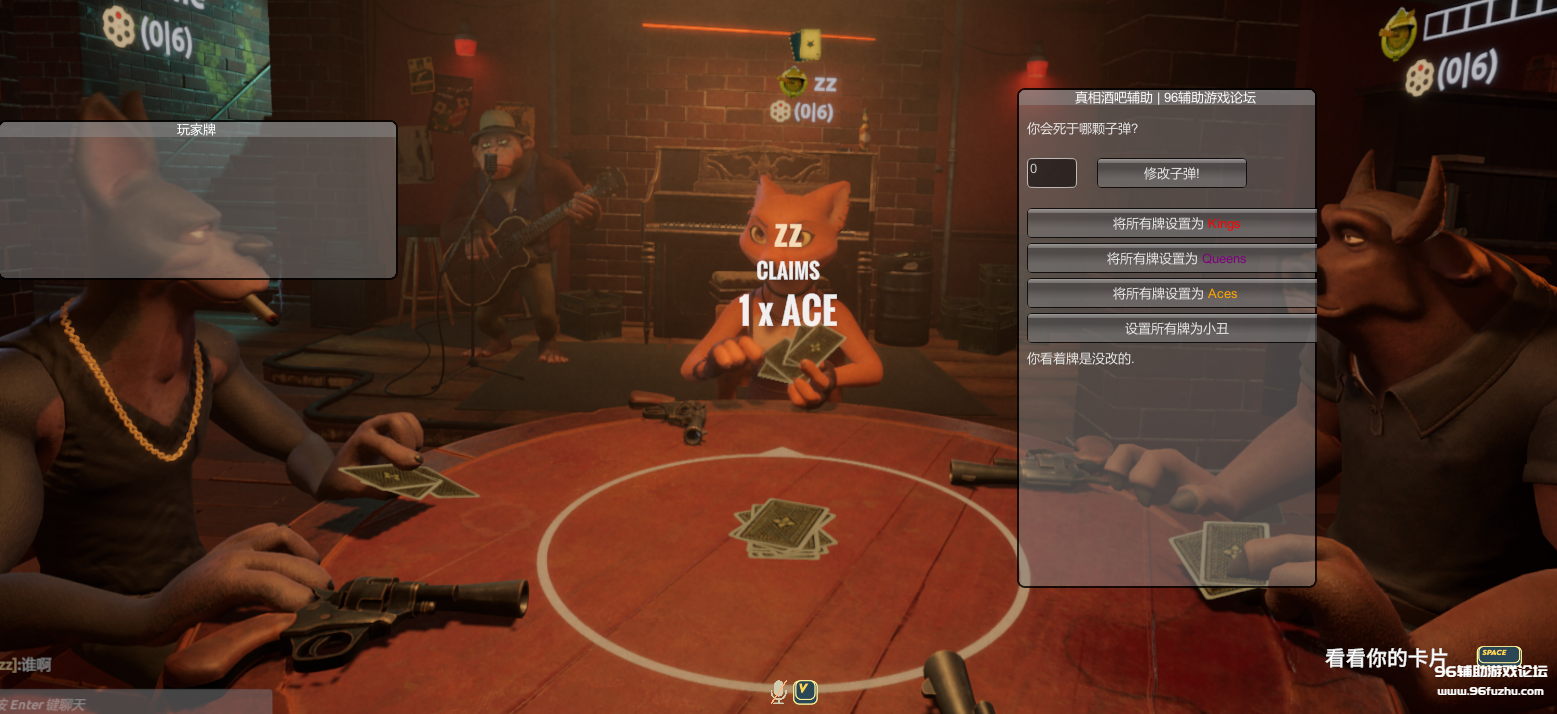
Task: Select the set all cards to Aces option
Action: coord(1171,294)
